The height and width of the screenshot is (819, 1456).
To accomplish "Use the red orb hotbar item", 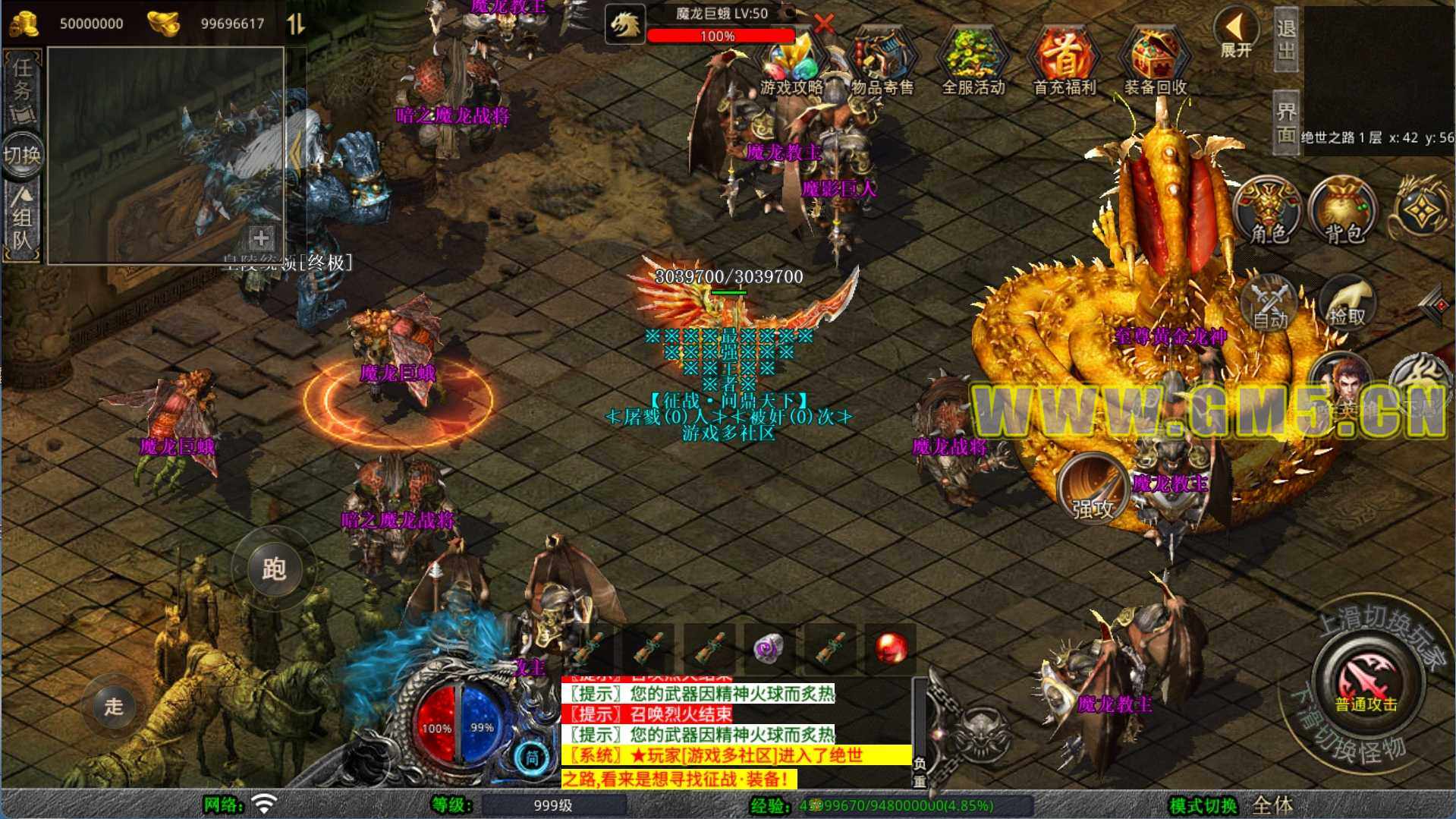I will click(x=891, y=649).
